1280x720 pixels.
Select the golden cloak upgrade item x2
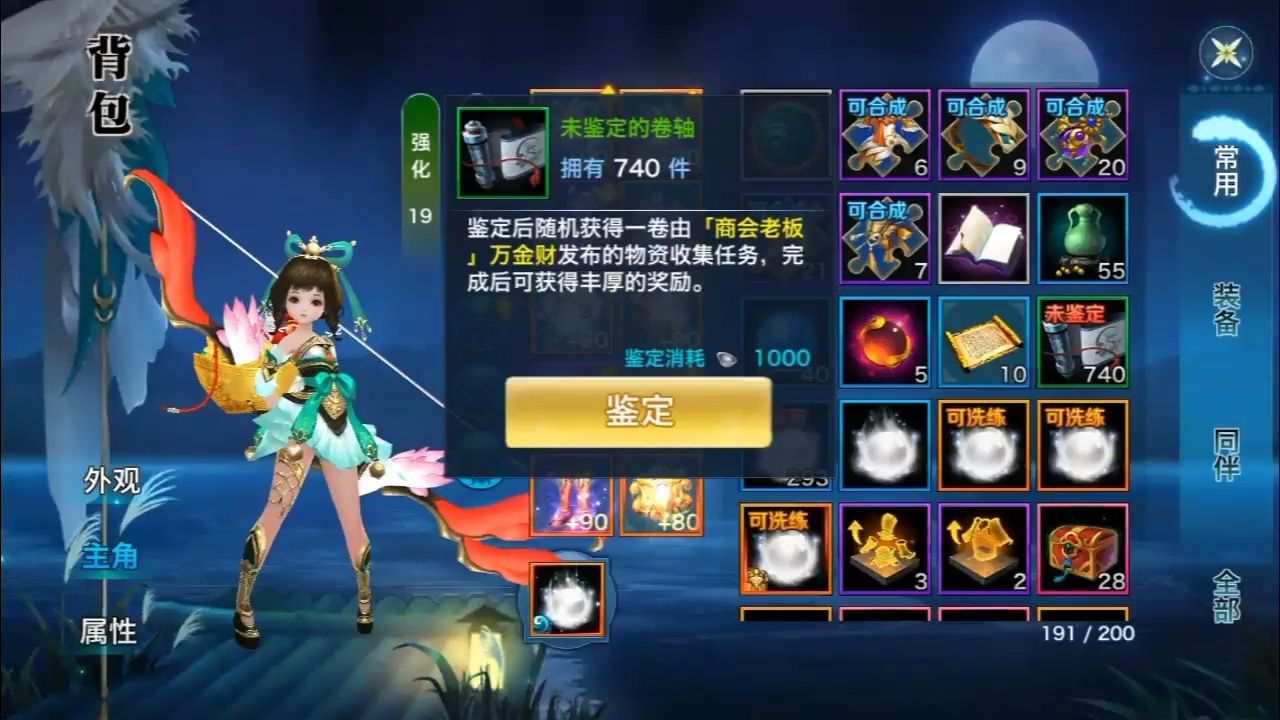(x=984, y=550)
